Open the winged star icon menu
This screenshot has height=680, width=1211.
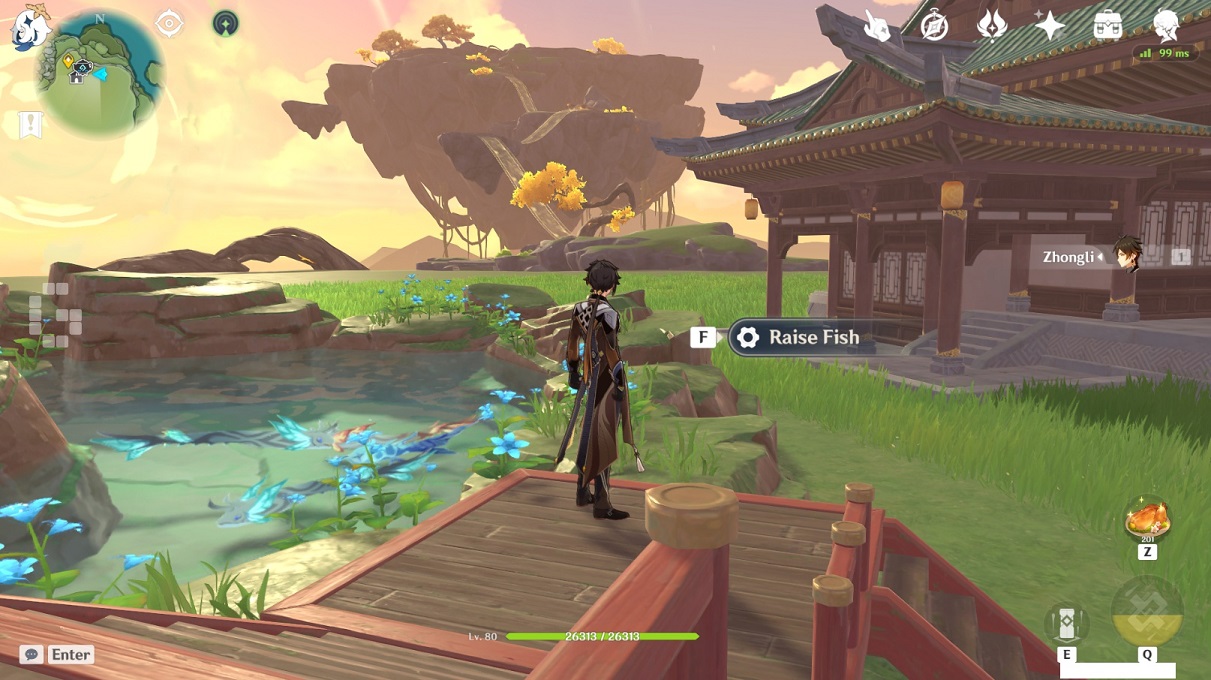(x=991, y=26)
